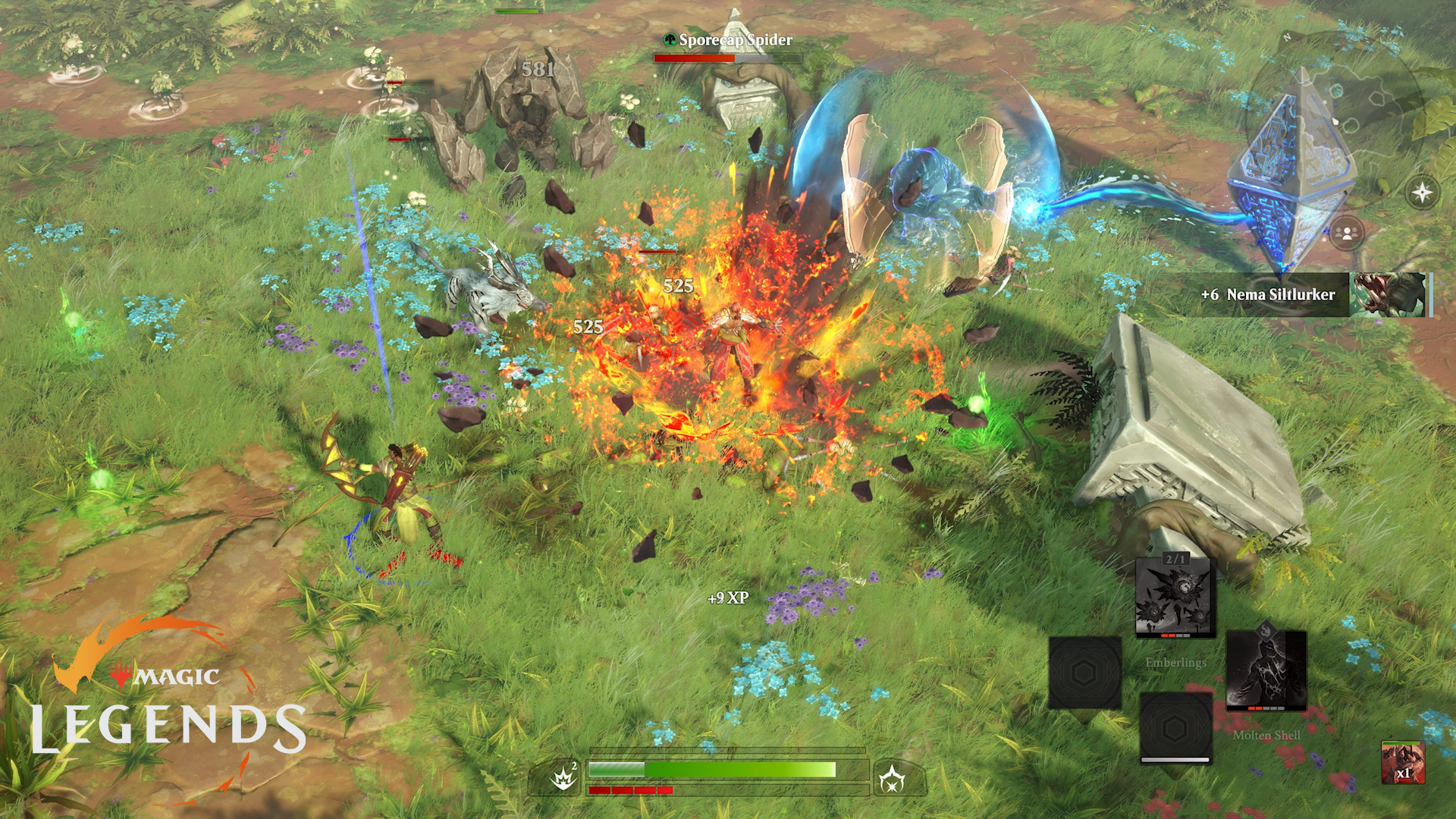The width and height of the screenshot is (1456, 819).
Task: Cast the Emberlings spell card
Action: (x=1175, y=599)
